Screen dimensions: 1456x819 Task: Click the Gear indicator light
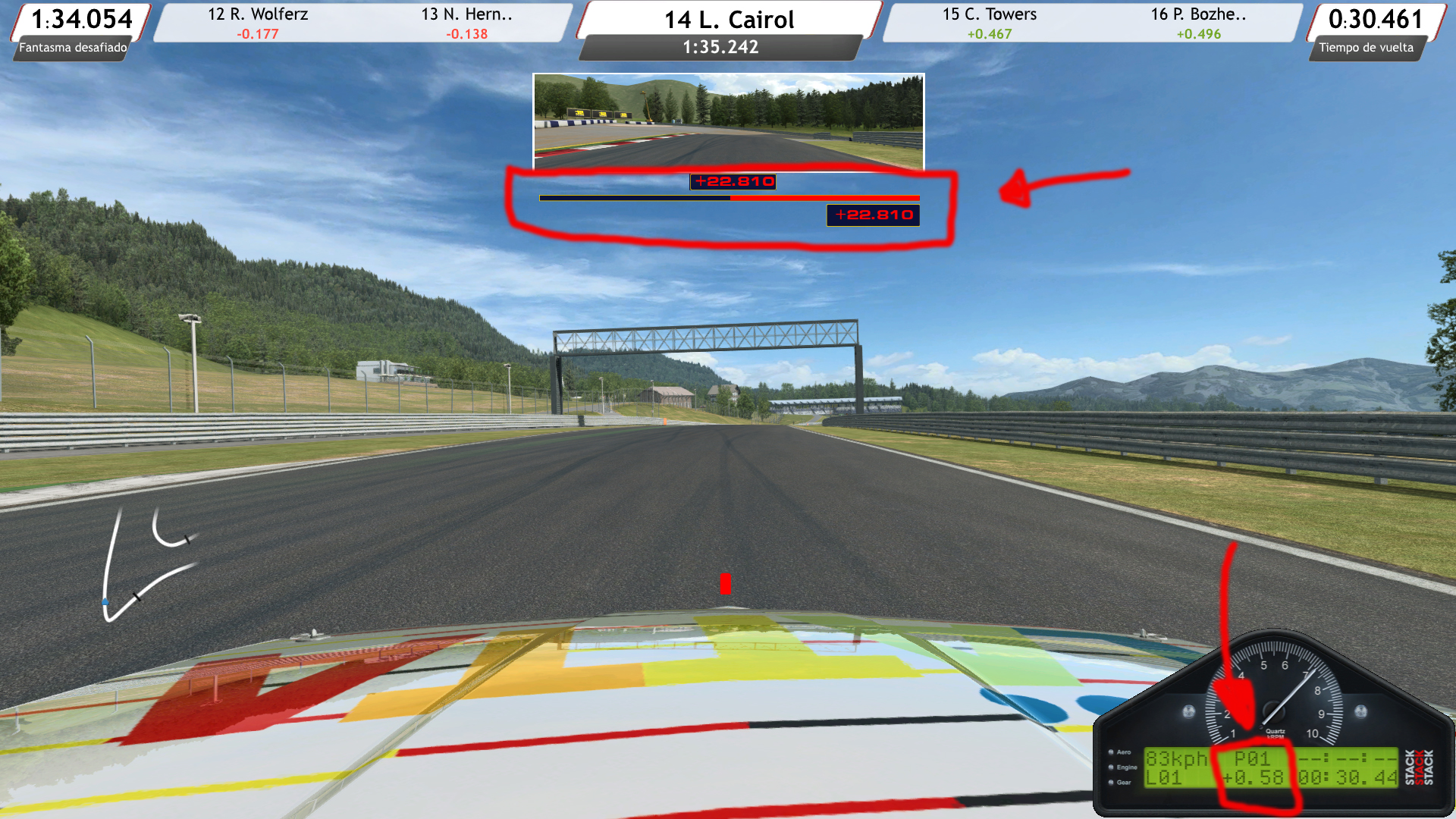click(x=1109, y=782)
